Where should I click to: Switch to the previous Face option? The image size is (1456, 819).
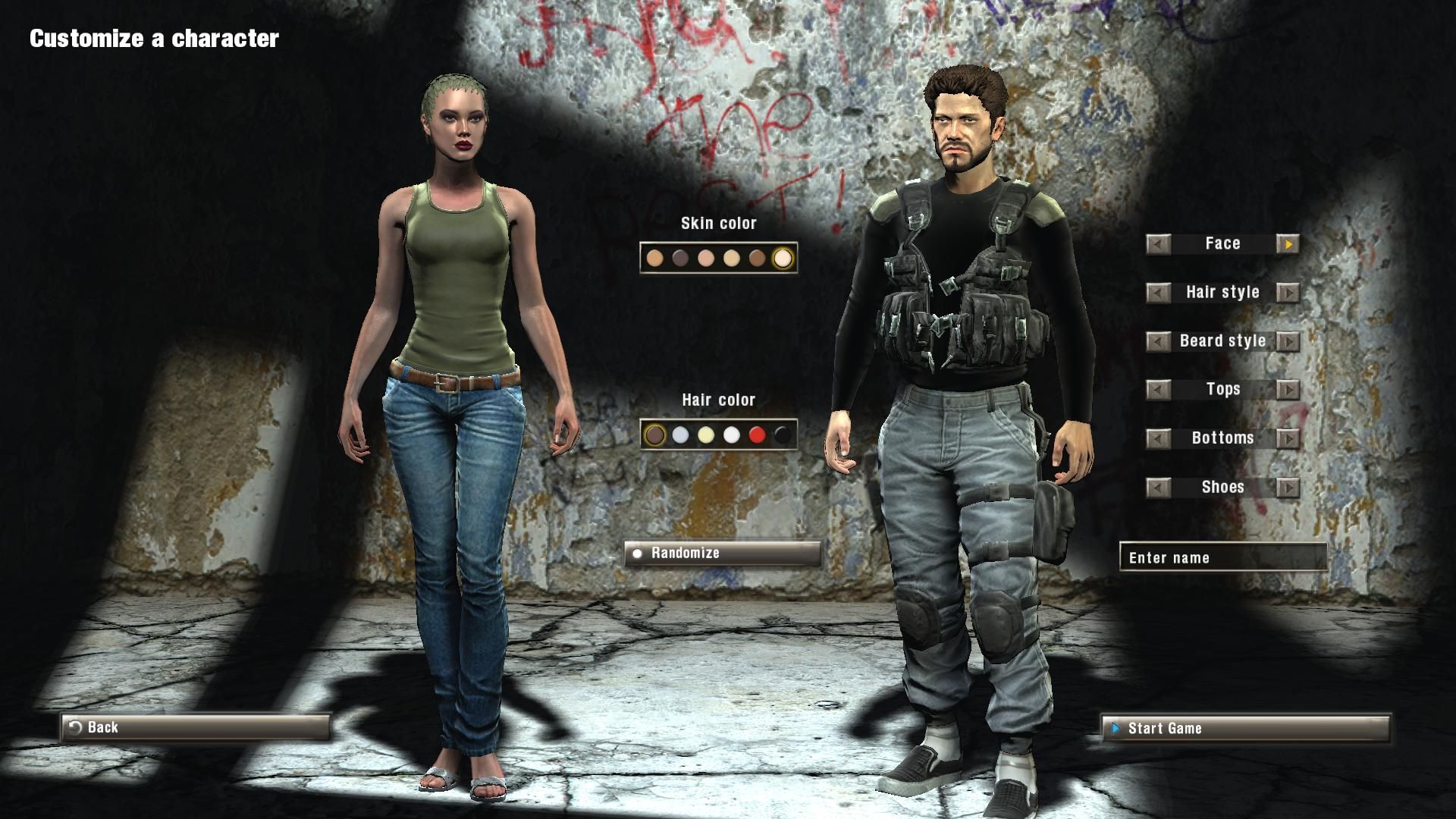1158,244
